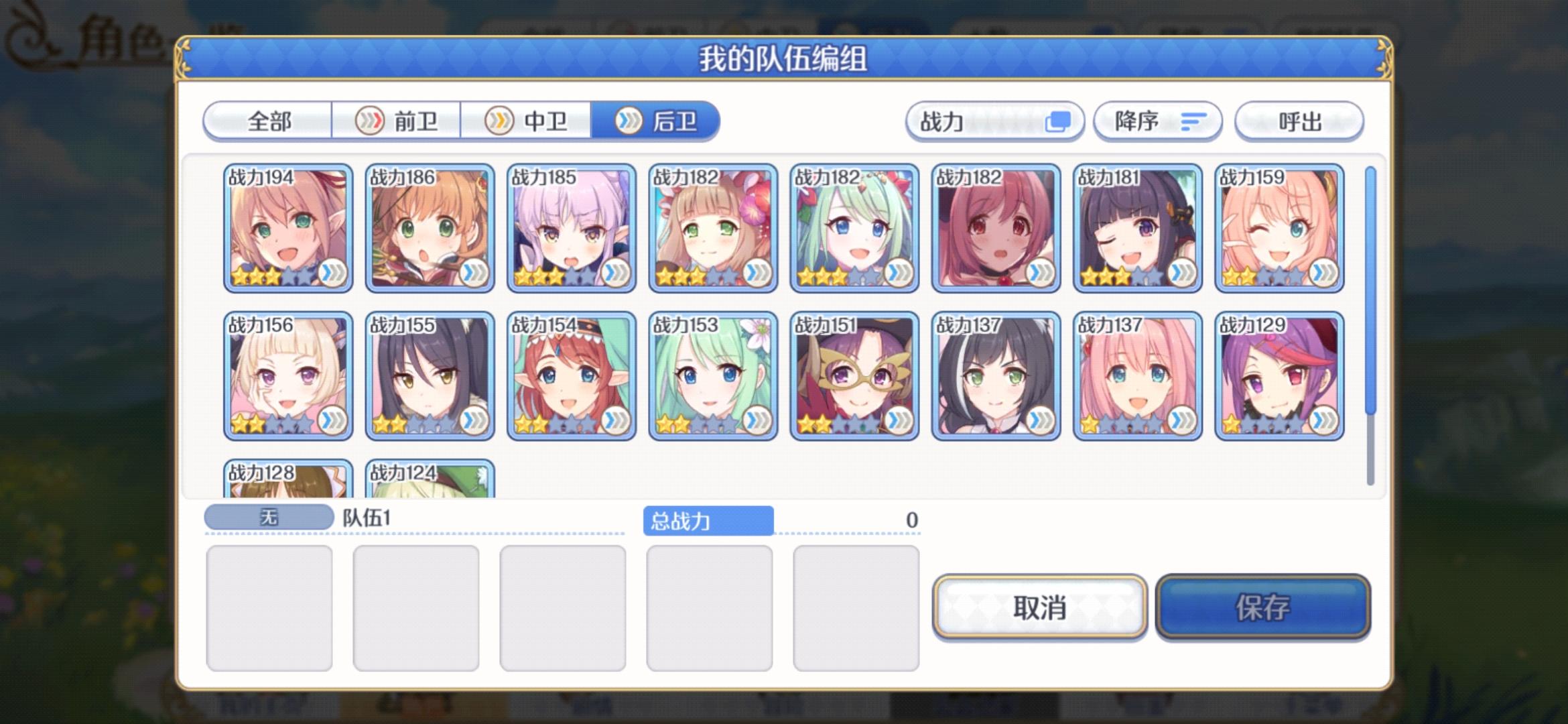Open the 呼出 filter panel
Viewport: 1568px width, 724px height.
[x=1299, y=121]
